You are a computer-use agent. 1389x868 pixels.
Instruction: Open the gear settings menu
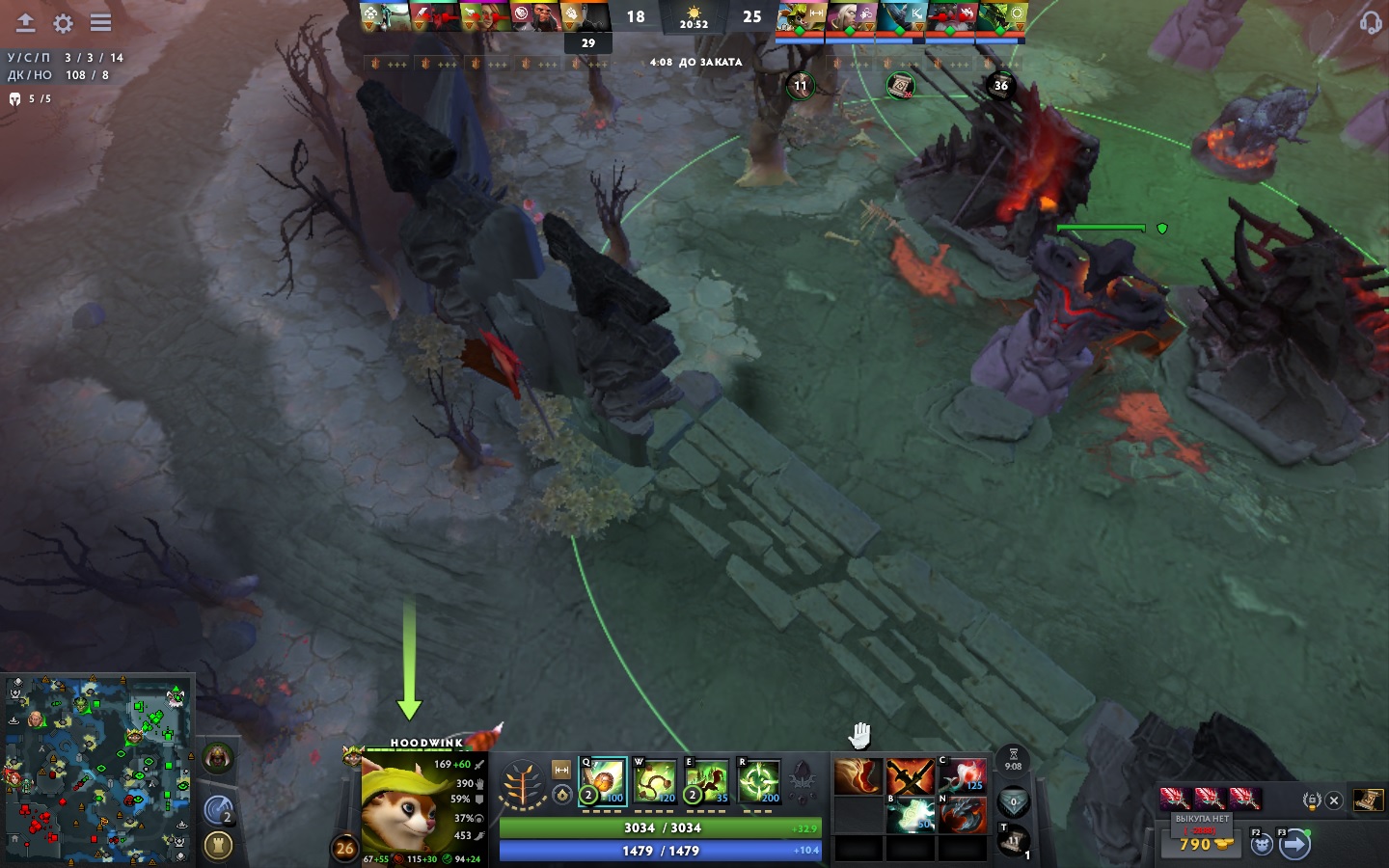pyautogui.click(x=63, y=22)
